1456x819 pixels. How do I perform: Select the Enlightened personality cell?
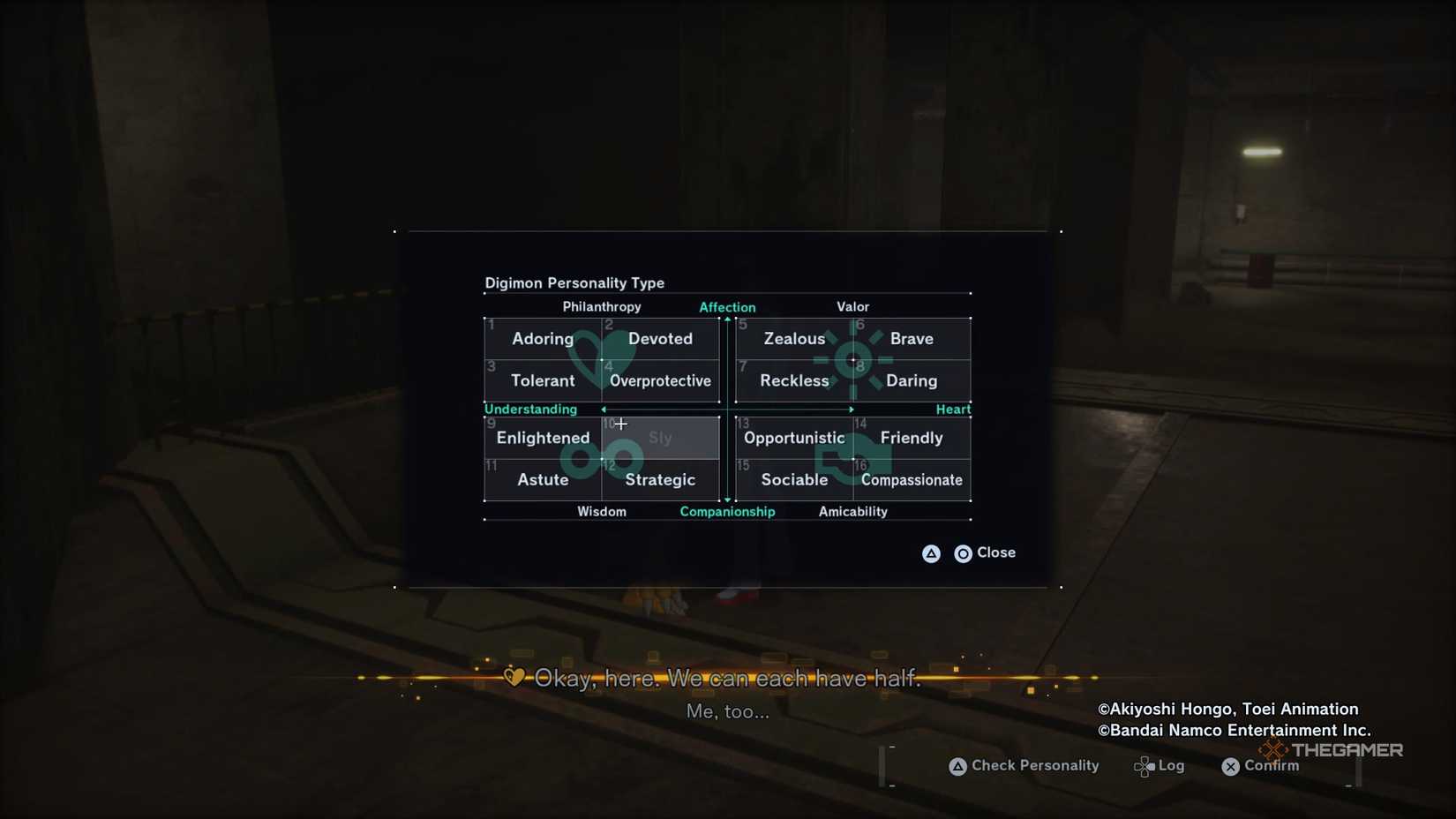pos(543,438)
